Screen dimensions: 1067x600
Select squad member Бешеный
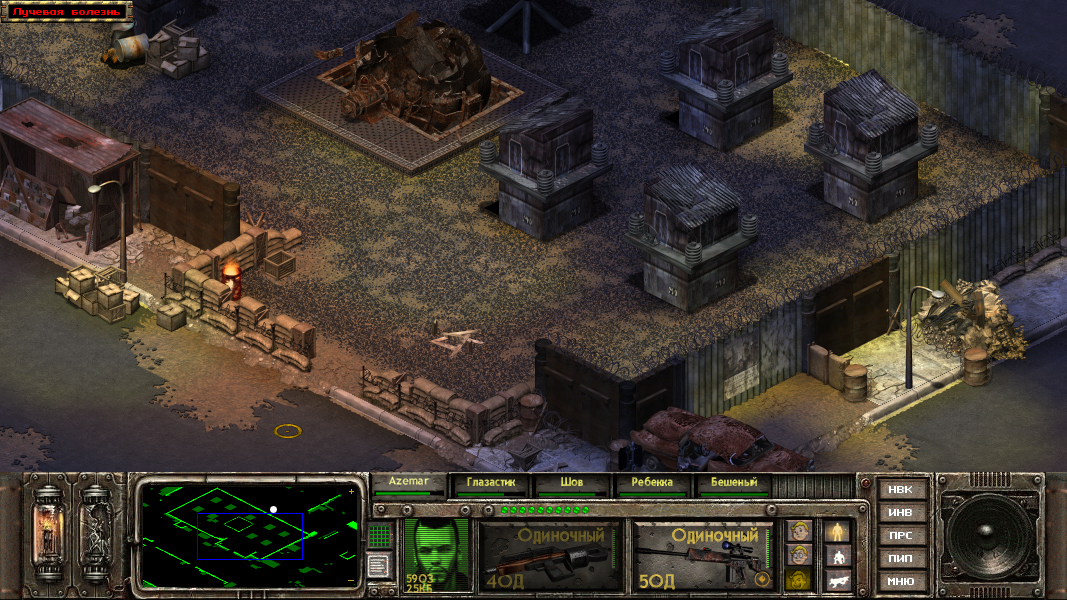[x=733, y=483]
